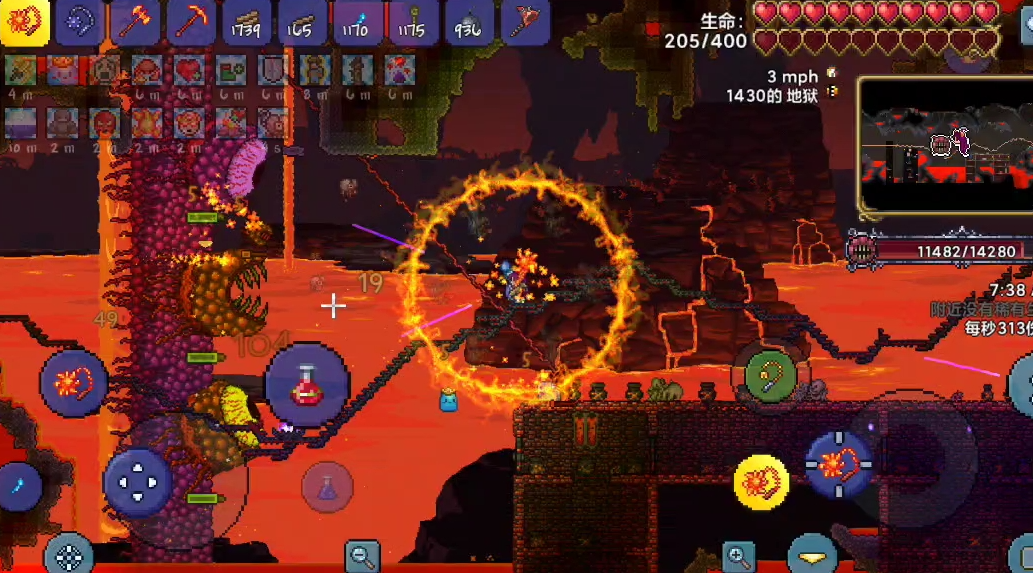The width and height of the screenshot is (1033, 573).
Task: Select the blue grappling hook hotbar slot
Action: (80, 23)
